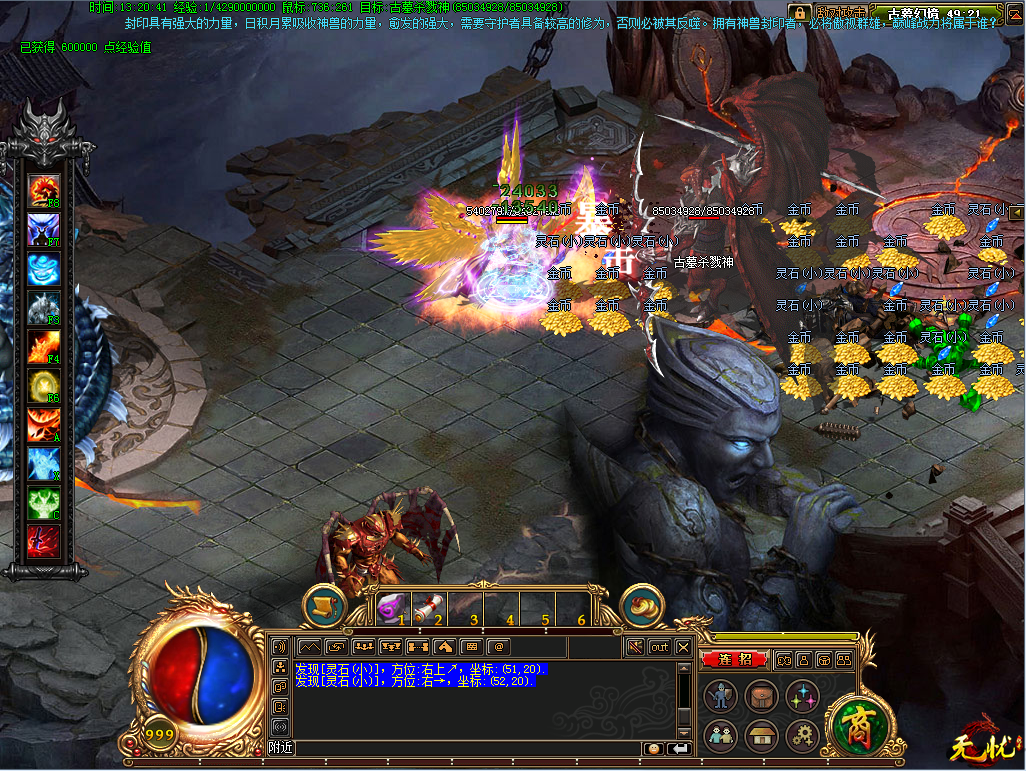Screen dimensions: 1026x771
Task: Select the purple item in hotbar slot 1
Action: (390, 606)
